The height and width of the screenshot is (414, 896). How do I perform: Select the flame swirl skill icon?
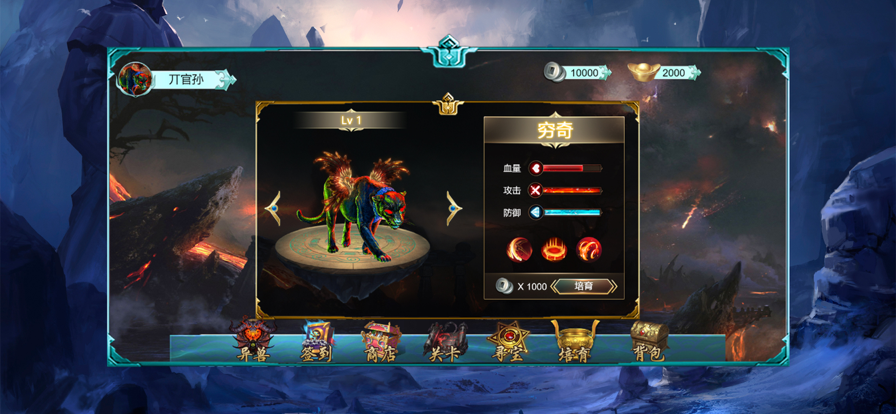pos(589,247)
